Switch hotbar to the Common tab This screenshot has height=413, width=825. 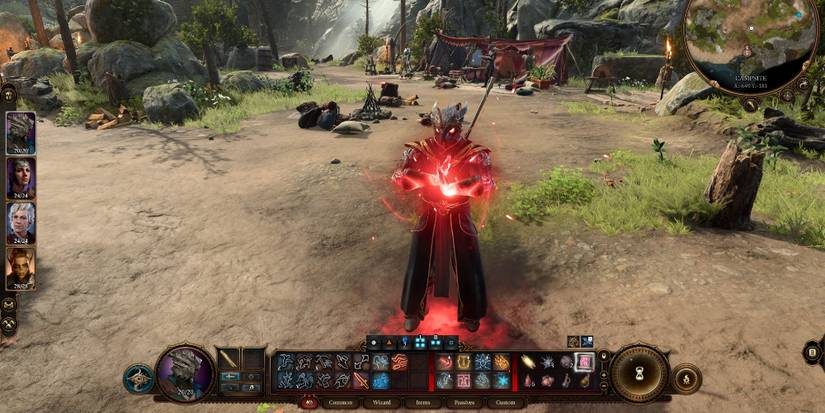(342, 402)
